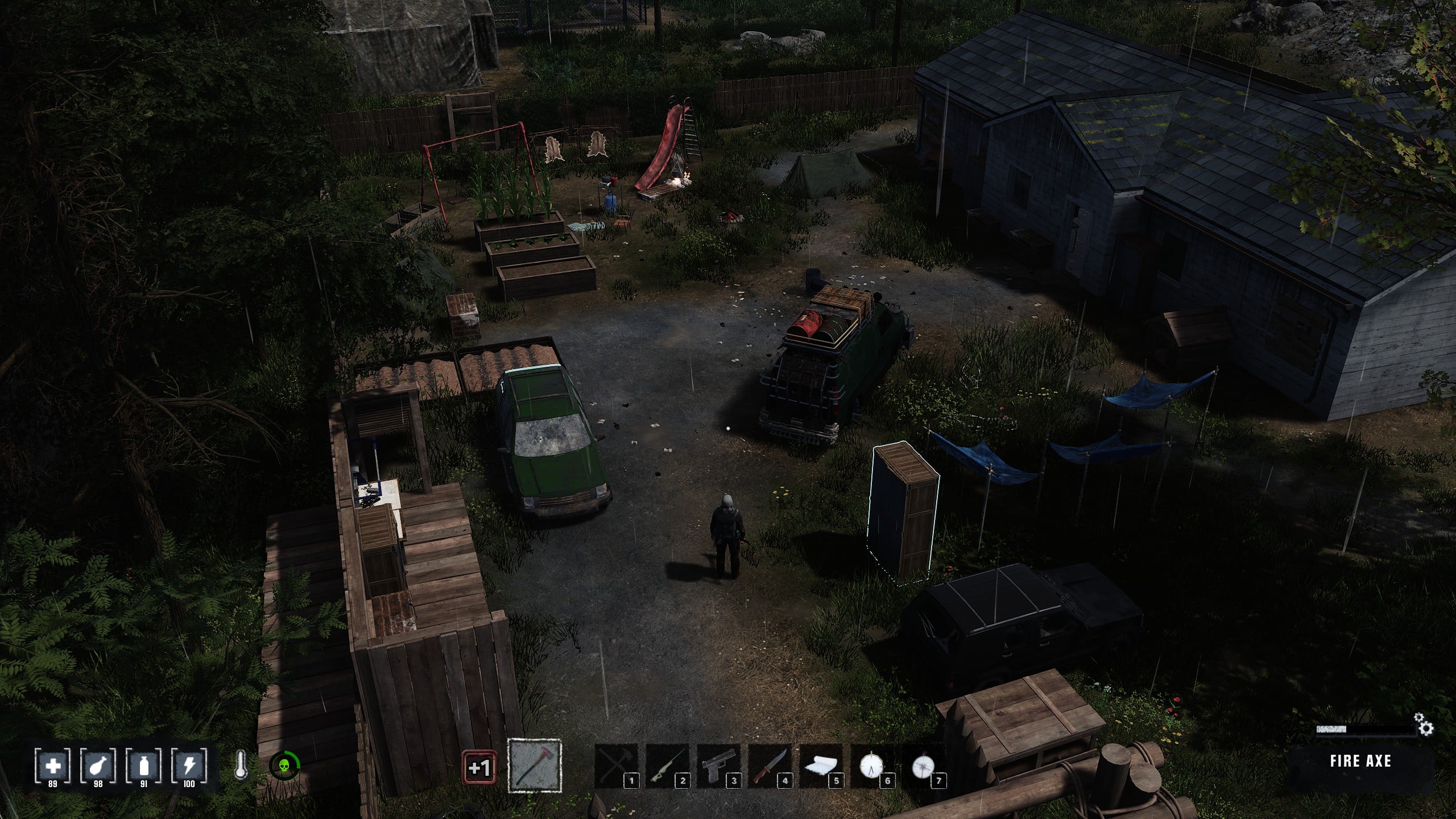The height and width of the screenshot is (819, 1456).
Task: Select the pistol hotbar slot
Action: pyautogui.click(x=718, y=766)
